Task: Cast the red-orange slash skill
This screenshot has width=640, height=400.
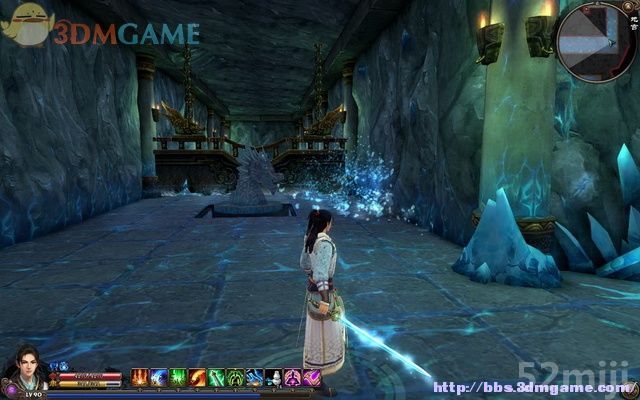Action: pyautogui.click(x=197, y=377)
